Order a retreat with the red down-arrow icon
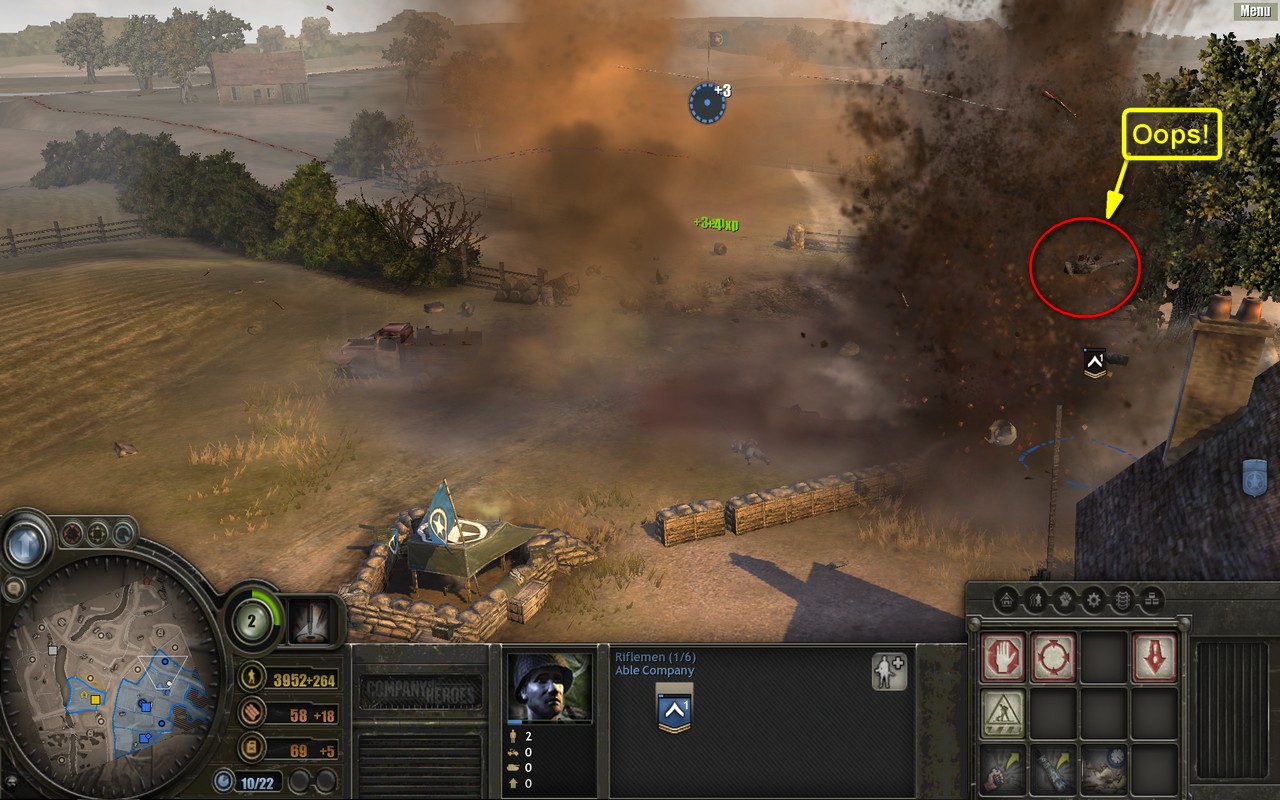Image resolution: width=1280 pixels, height=800 pixels. point(1154,657)
